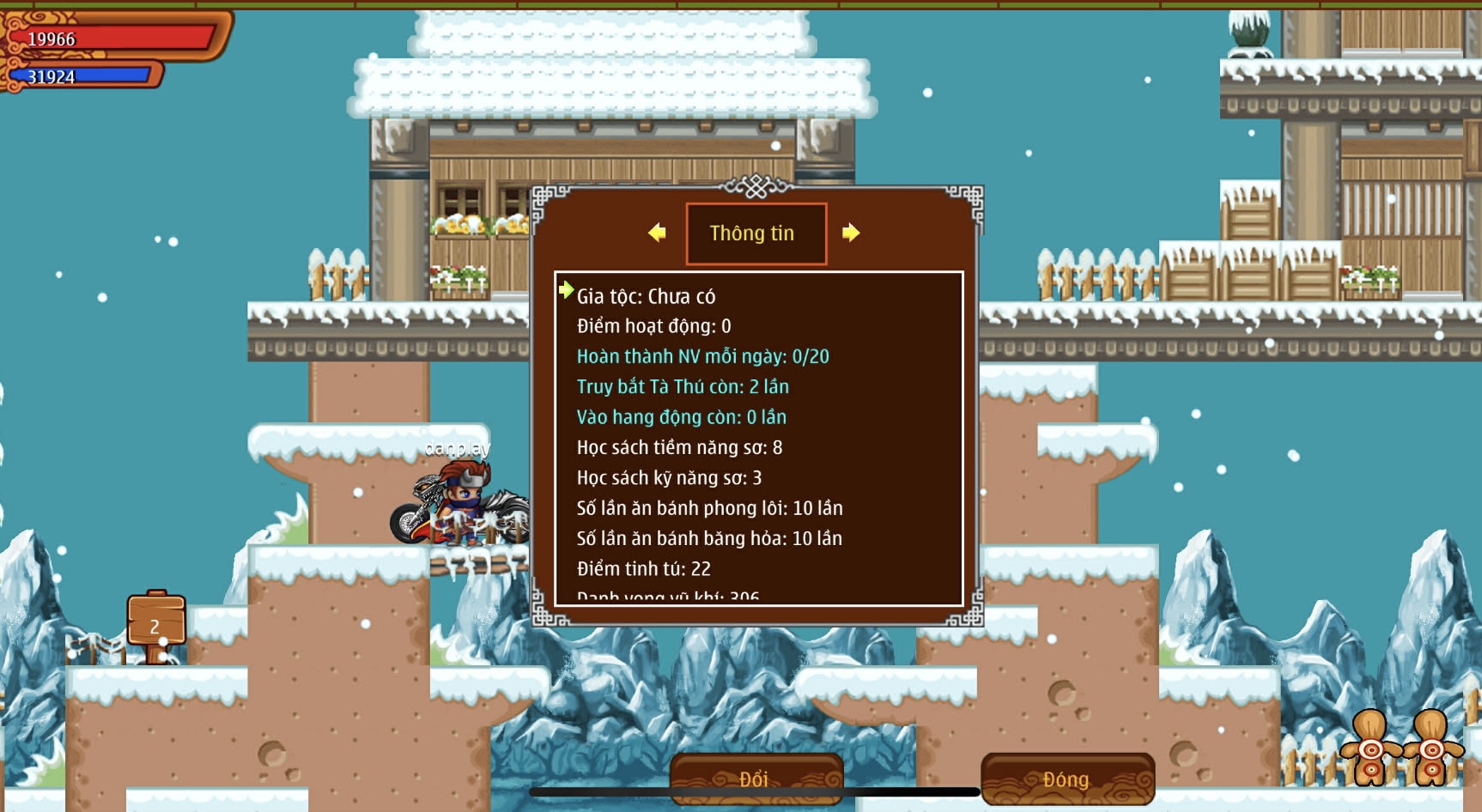Switch to the previous tab with left arrow
The image size is (1482, 812).
tap(657, 233)
